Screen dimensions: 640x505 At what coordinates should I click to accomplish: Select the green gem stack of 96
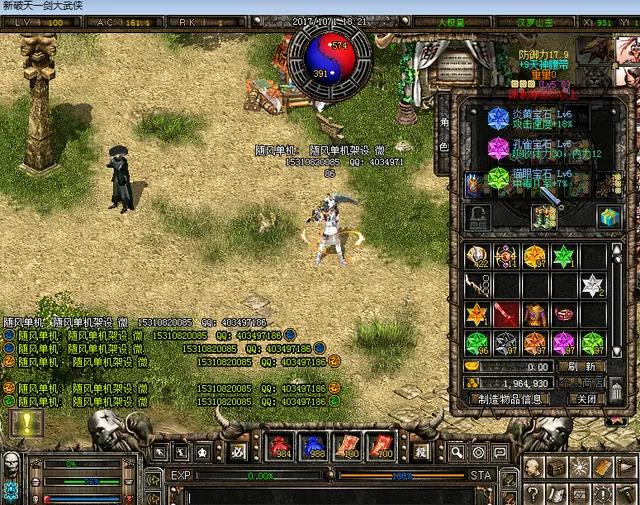pos(477,343)
